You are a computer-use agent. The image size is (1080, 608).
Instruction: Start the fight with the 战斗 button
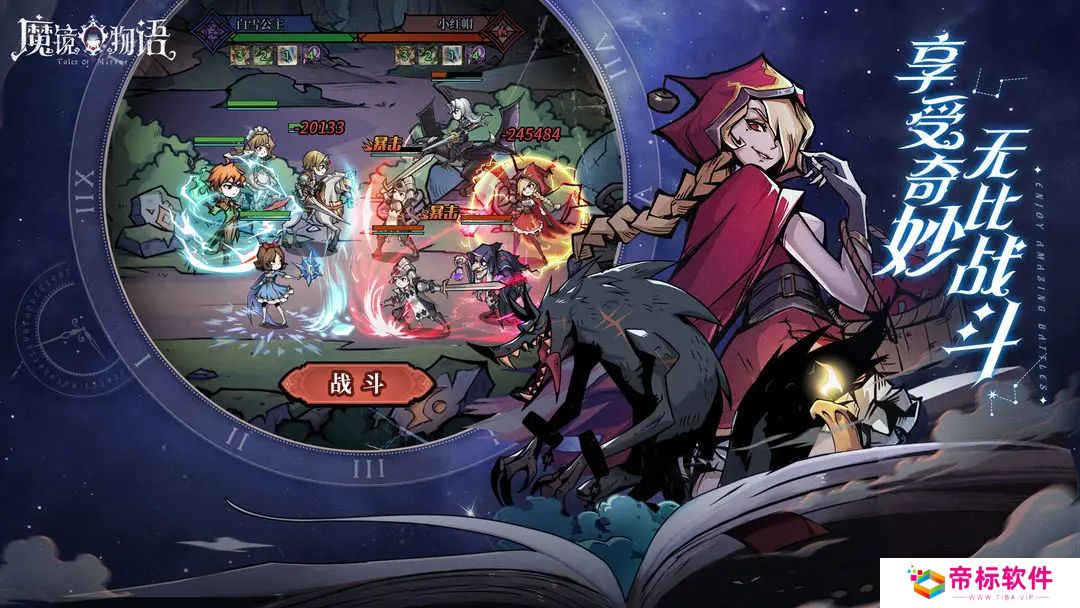click(357, 384)
